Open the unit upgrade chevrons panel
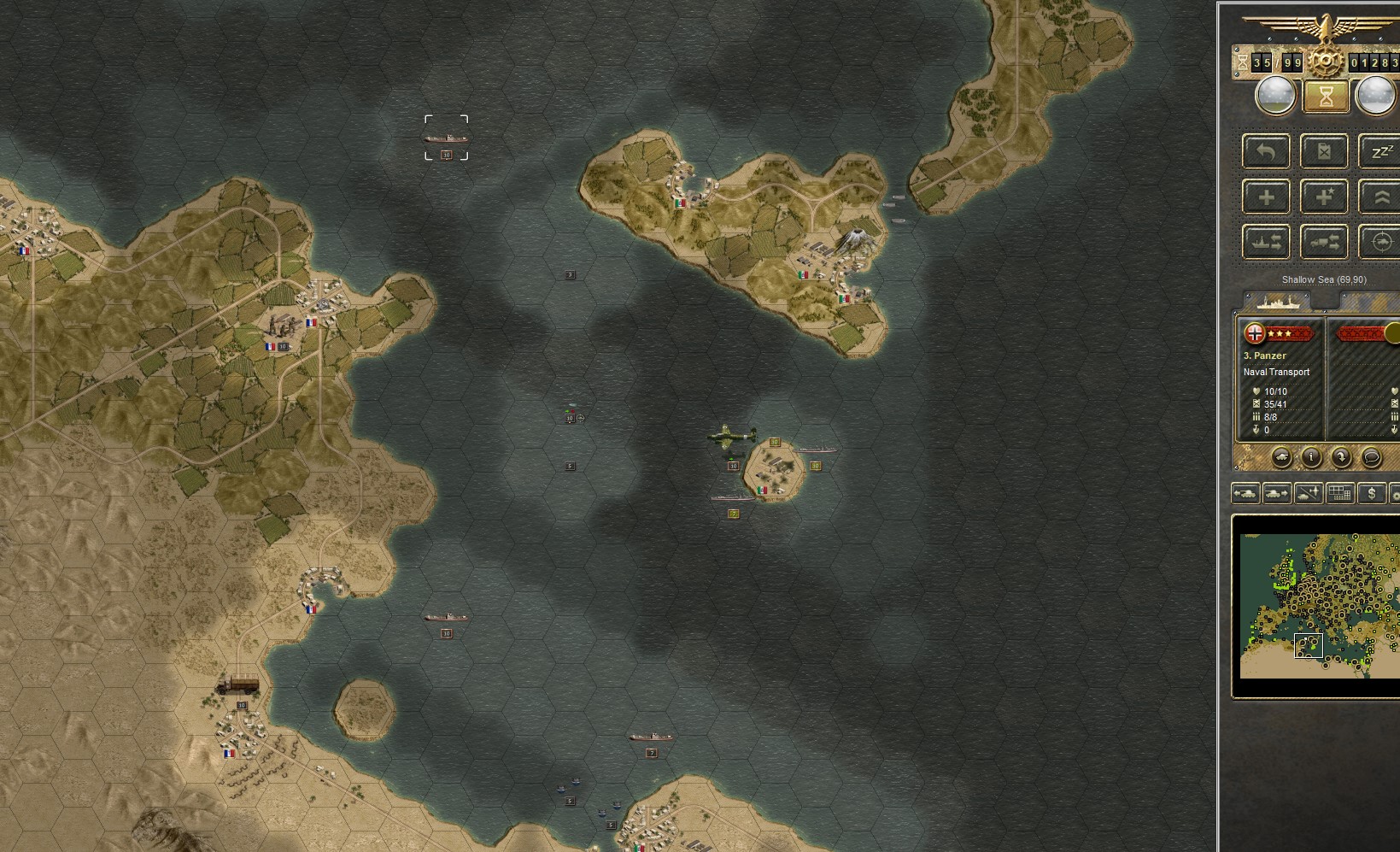 (x=1383, y=196)
